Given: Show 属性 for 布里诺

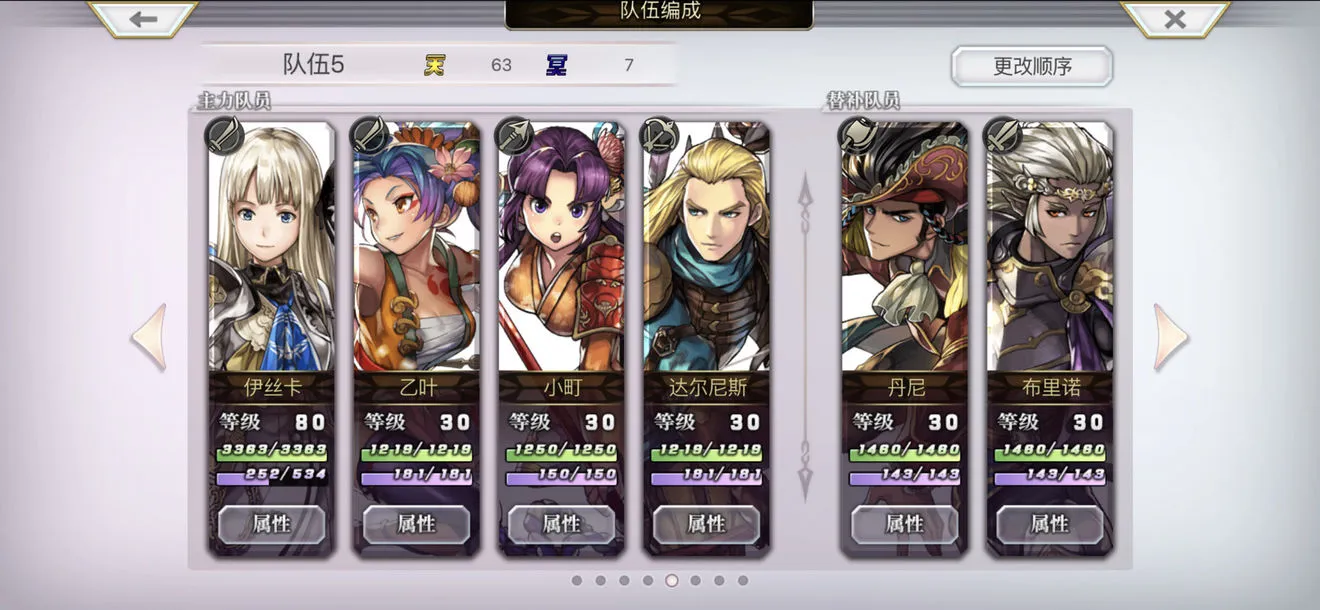Looking at the screenshot, I should tap(1049, 524).
